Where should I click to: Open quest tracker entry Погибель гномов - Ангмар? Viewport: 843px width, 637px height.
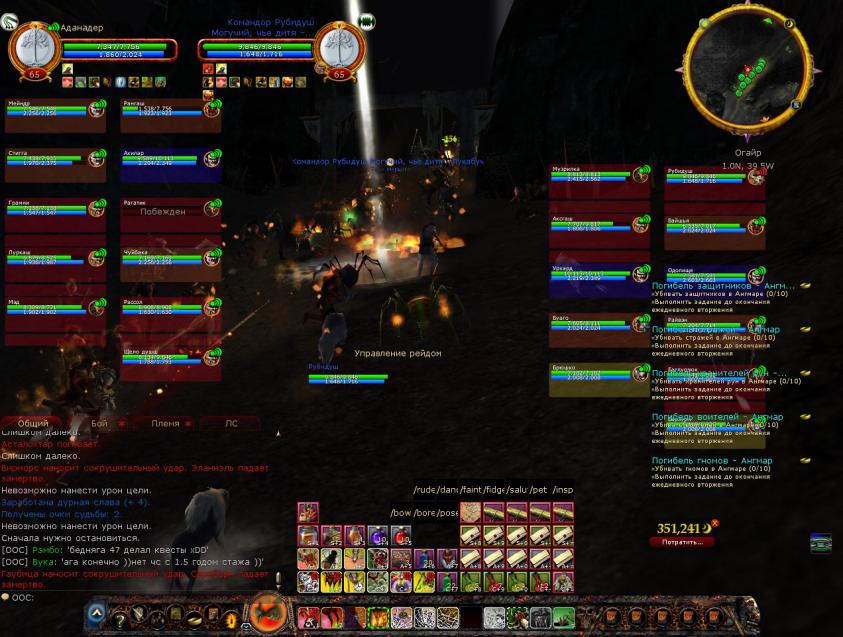712,461
